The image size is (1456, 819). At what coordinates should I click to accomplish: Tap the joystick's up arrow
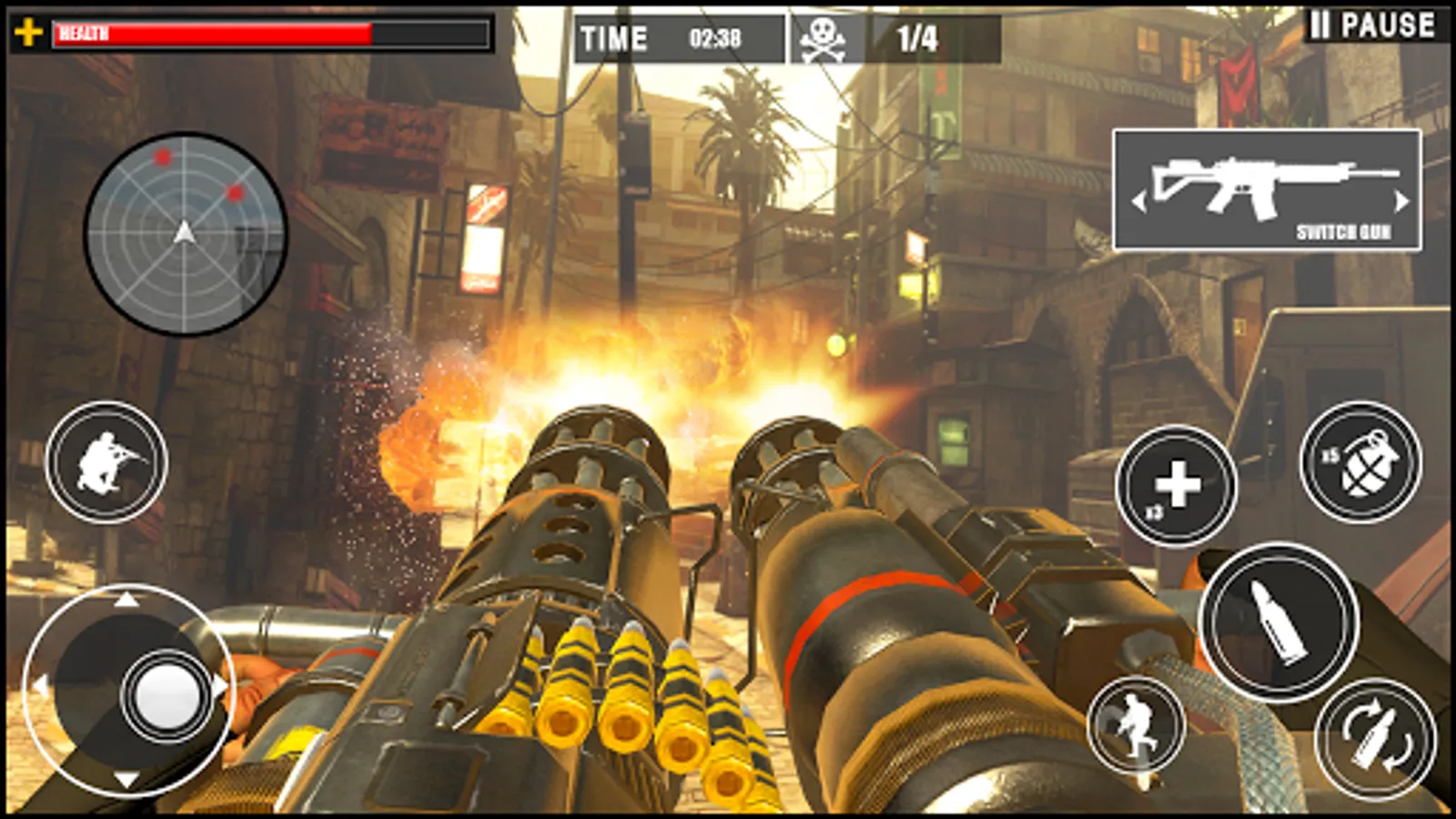[x=126, y=599]
